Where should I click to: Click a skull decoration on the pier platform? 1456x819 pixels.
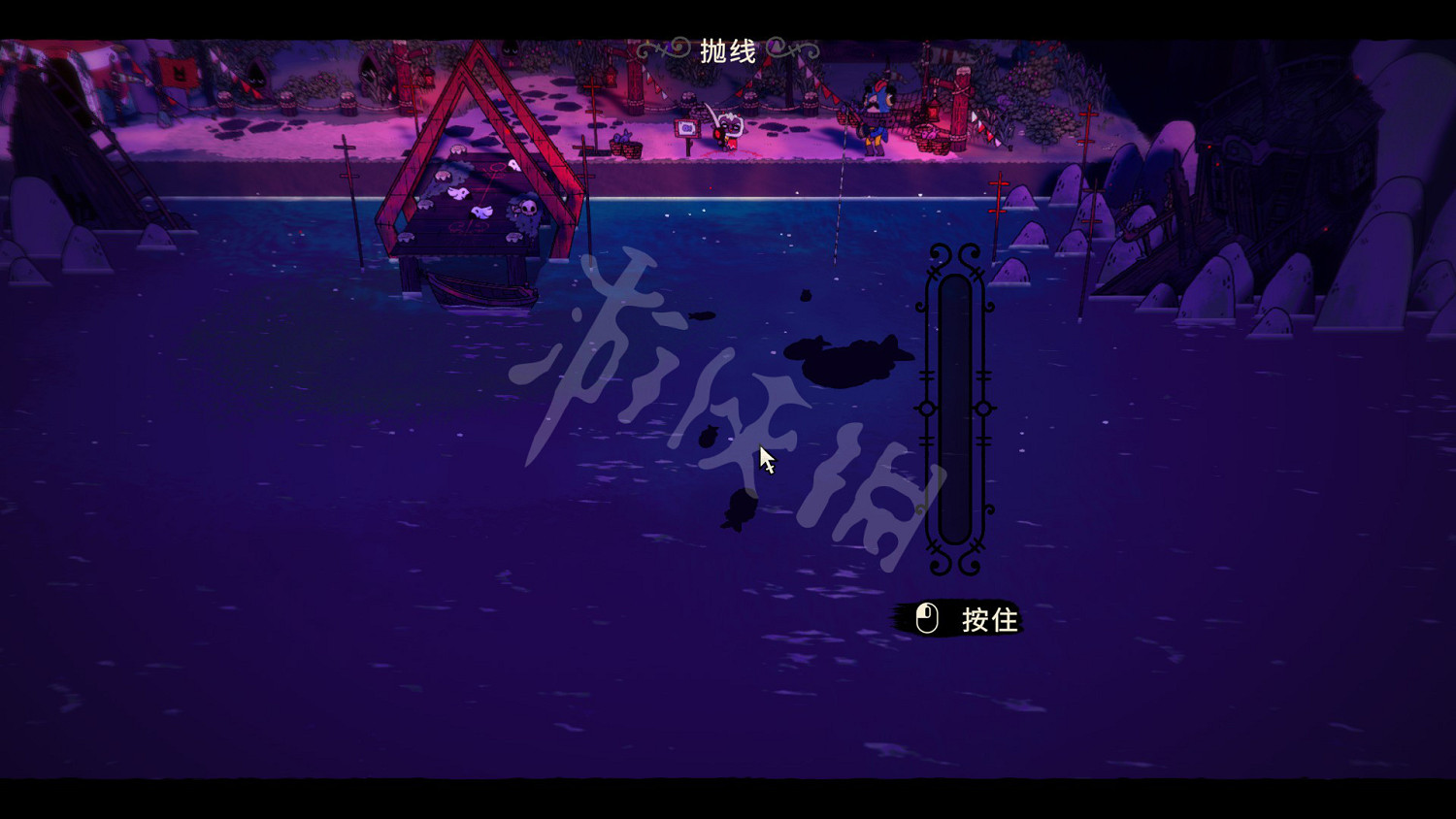pos(528,210)
